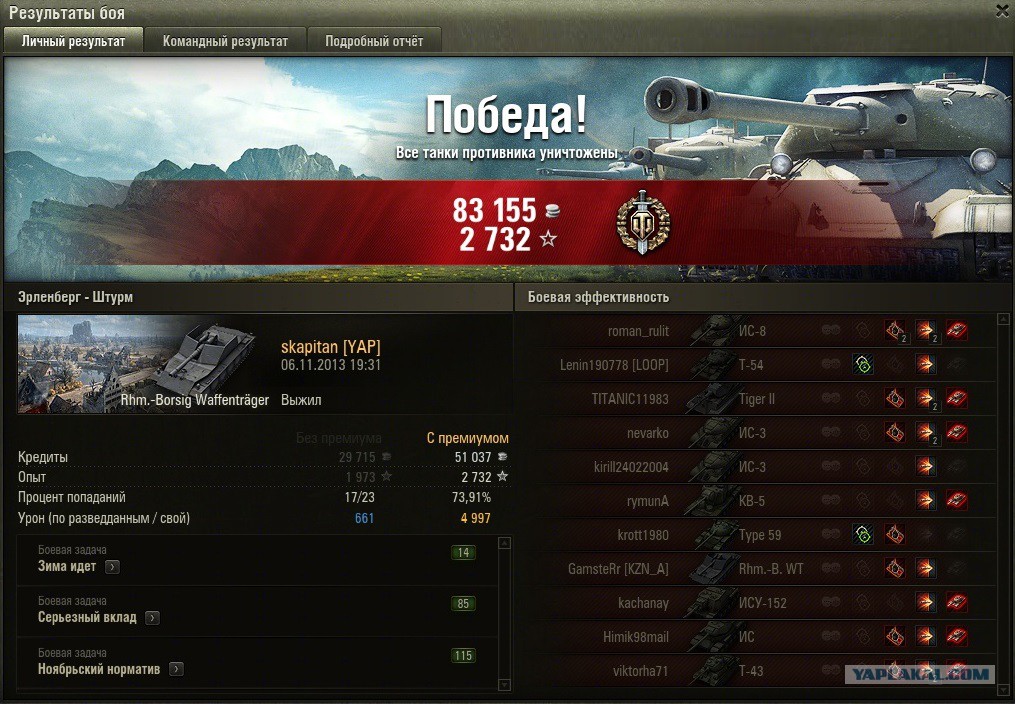The height and width of the screenshot is (704, 1015).
Task: Select the Личный результат tab
Action: 74,41
